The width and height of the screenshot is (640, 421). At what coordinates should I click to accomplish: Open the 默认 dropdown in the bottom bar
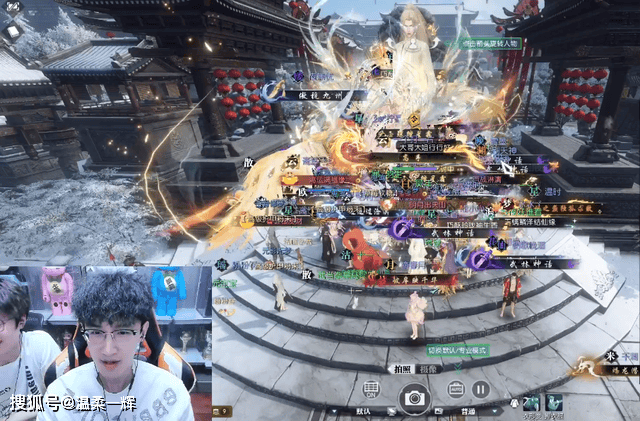(x=364, y=410)
